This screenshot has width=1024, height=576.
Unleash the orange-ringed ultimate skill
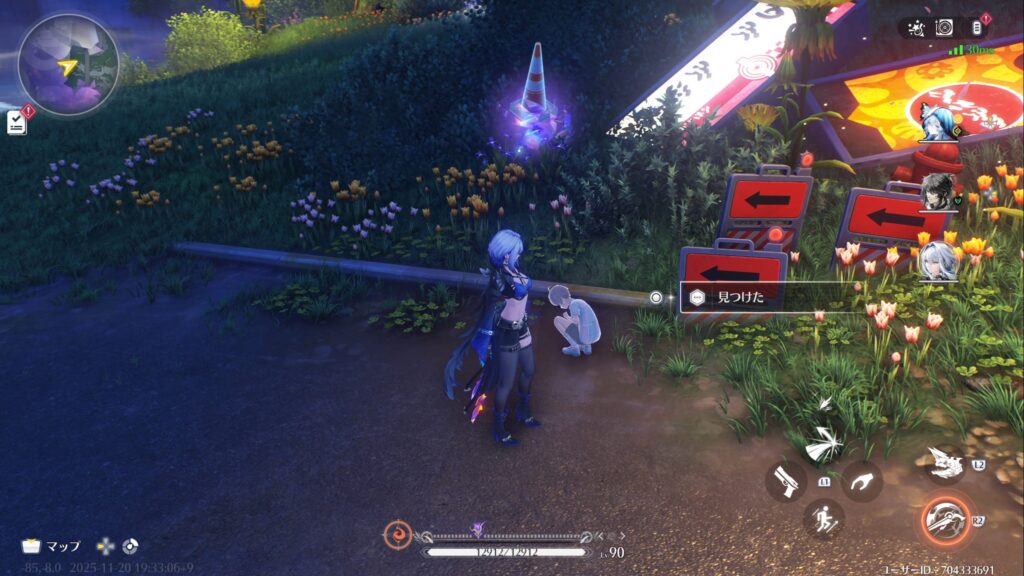click(x=944, y=520)
